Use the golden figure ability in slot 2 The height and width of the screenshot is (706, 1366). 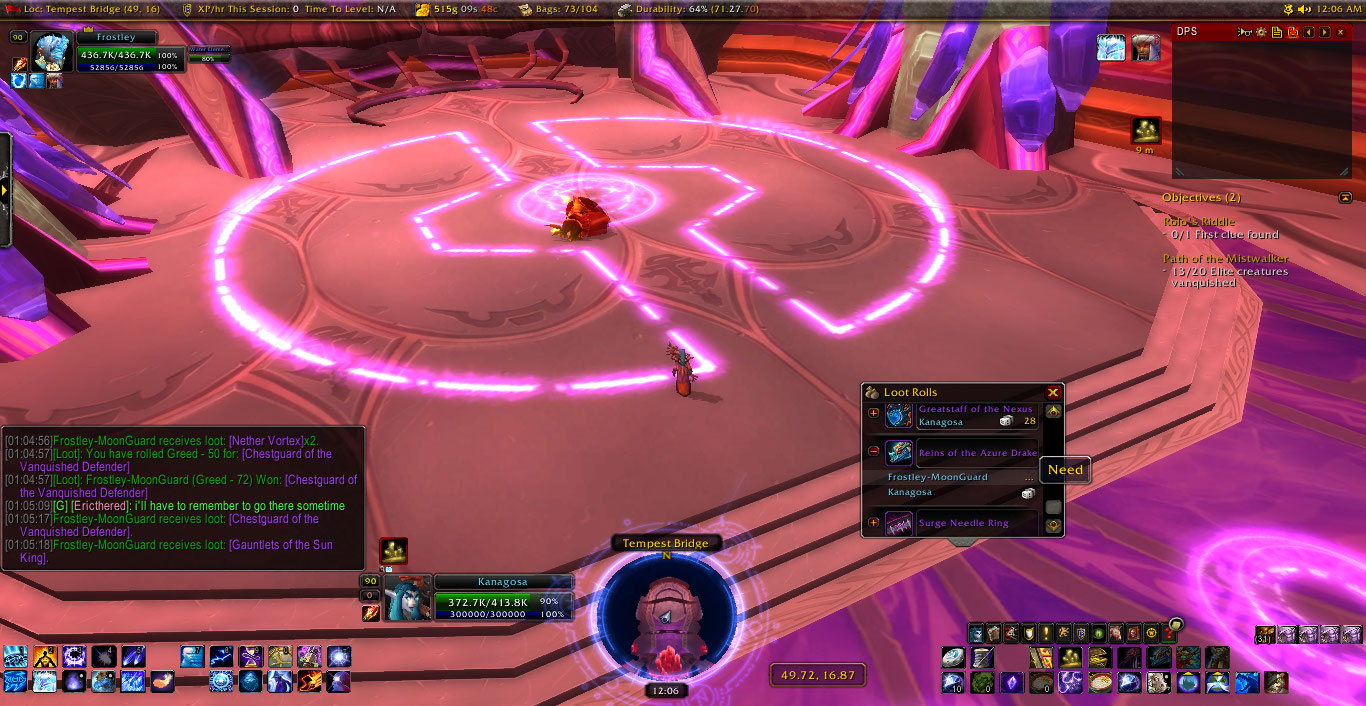click(x=45, y=657)
